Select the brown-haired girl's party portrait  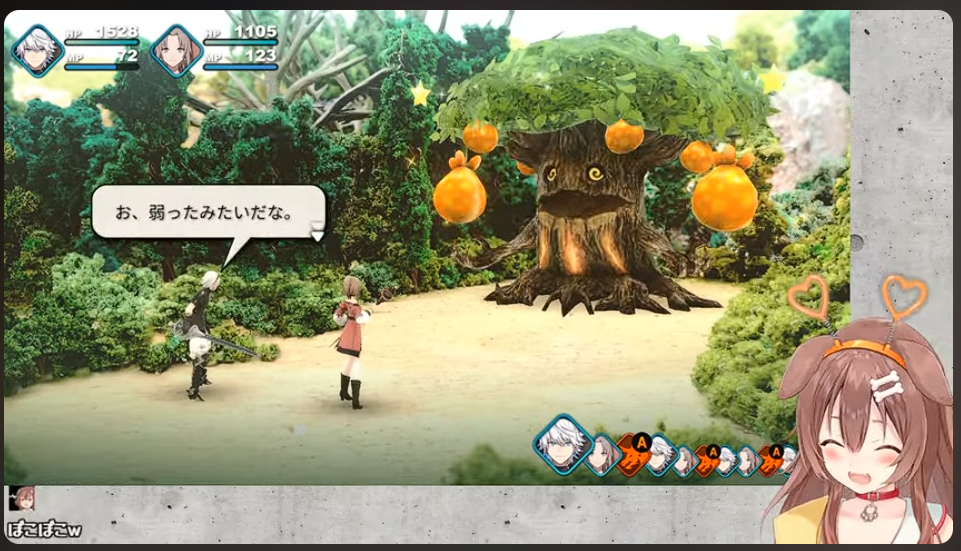click(x=177, y=50)
